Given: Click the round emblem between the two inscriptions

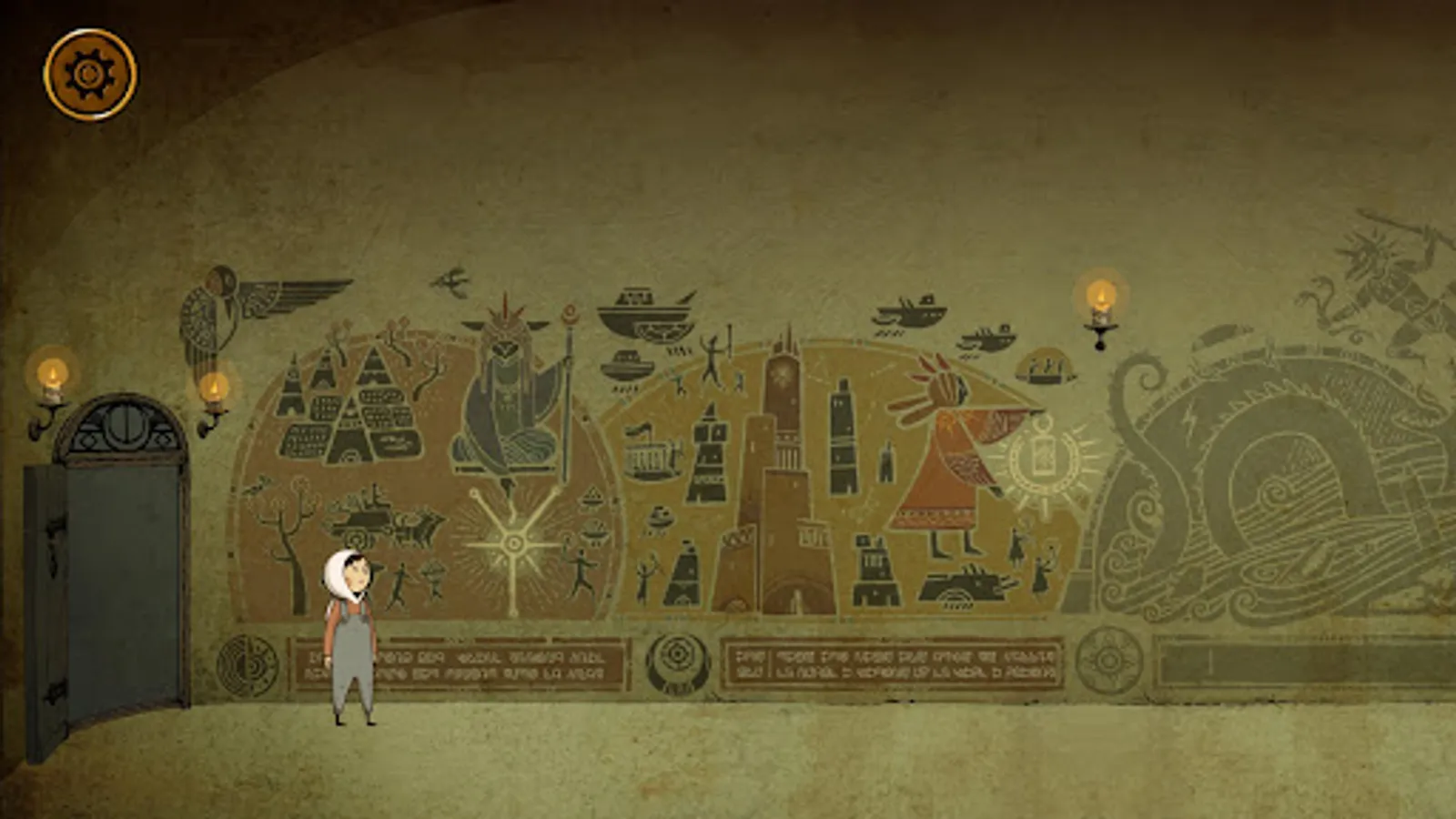Looking at the screenshot, I should click(x=678, y=655).
